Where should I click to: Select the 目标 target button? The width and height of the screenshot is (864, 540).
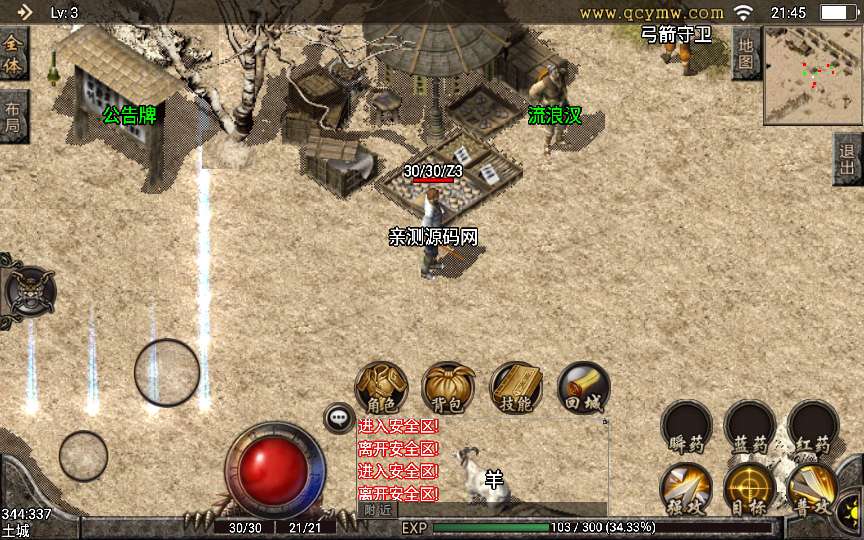pos(750,490)
